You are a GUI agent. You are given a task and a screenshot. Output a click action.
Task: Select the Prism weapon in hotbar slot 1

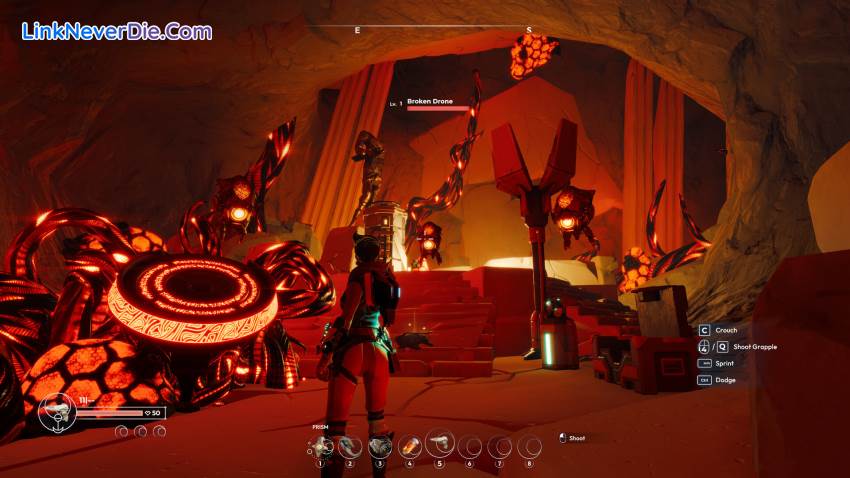pyautogui.click(x=321, y=446)
